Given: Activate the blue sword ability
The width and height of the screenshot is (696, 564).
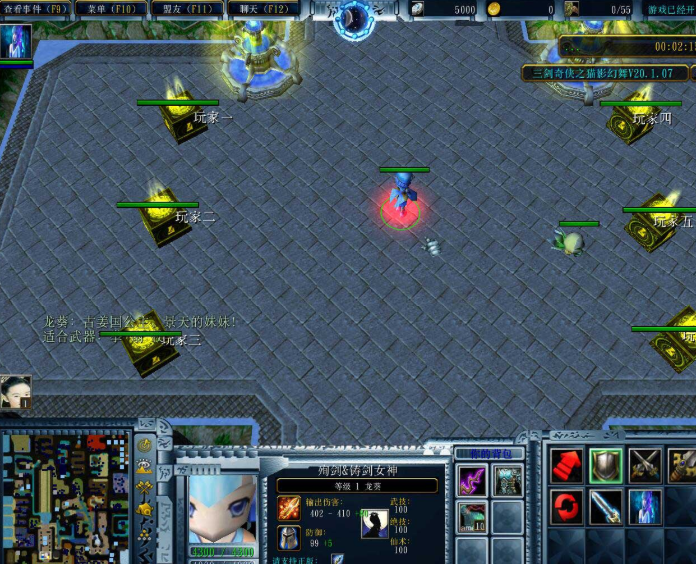Looking at the screenshot, I should coord(606,506).
